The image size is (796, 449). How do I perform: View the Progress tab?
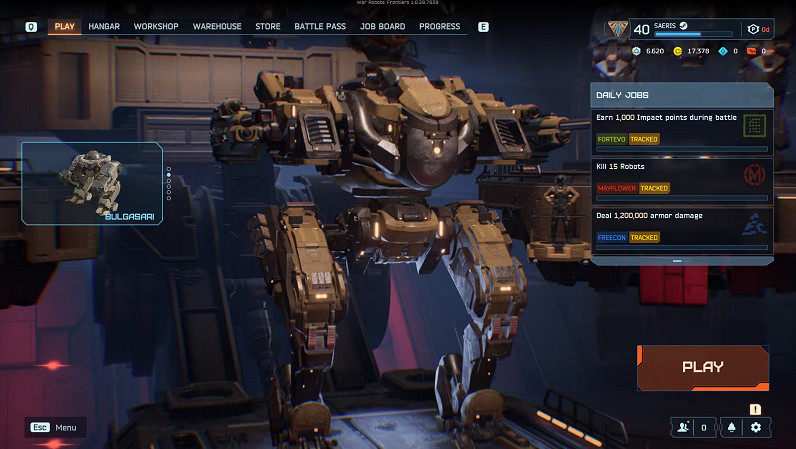[x=440, y=26]
